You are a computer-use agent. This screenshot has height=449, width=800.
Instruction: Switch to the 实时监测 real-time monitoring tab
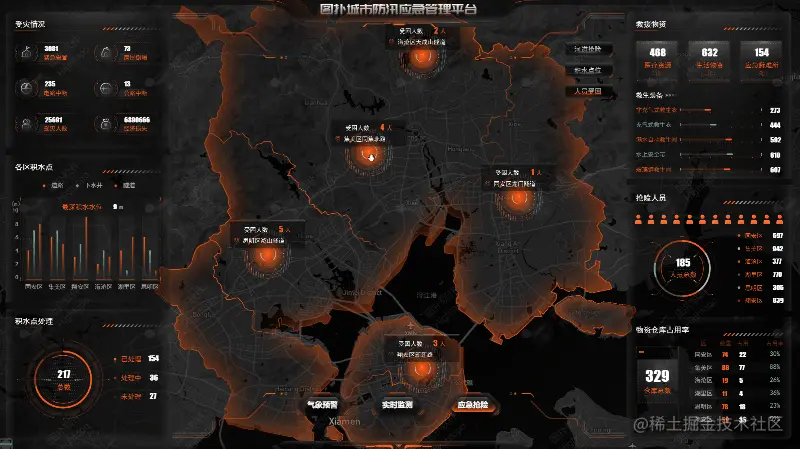pos(398,405)
